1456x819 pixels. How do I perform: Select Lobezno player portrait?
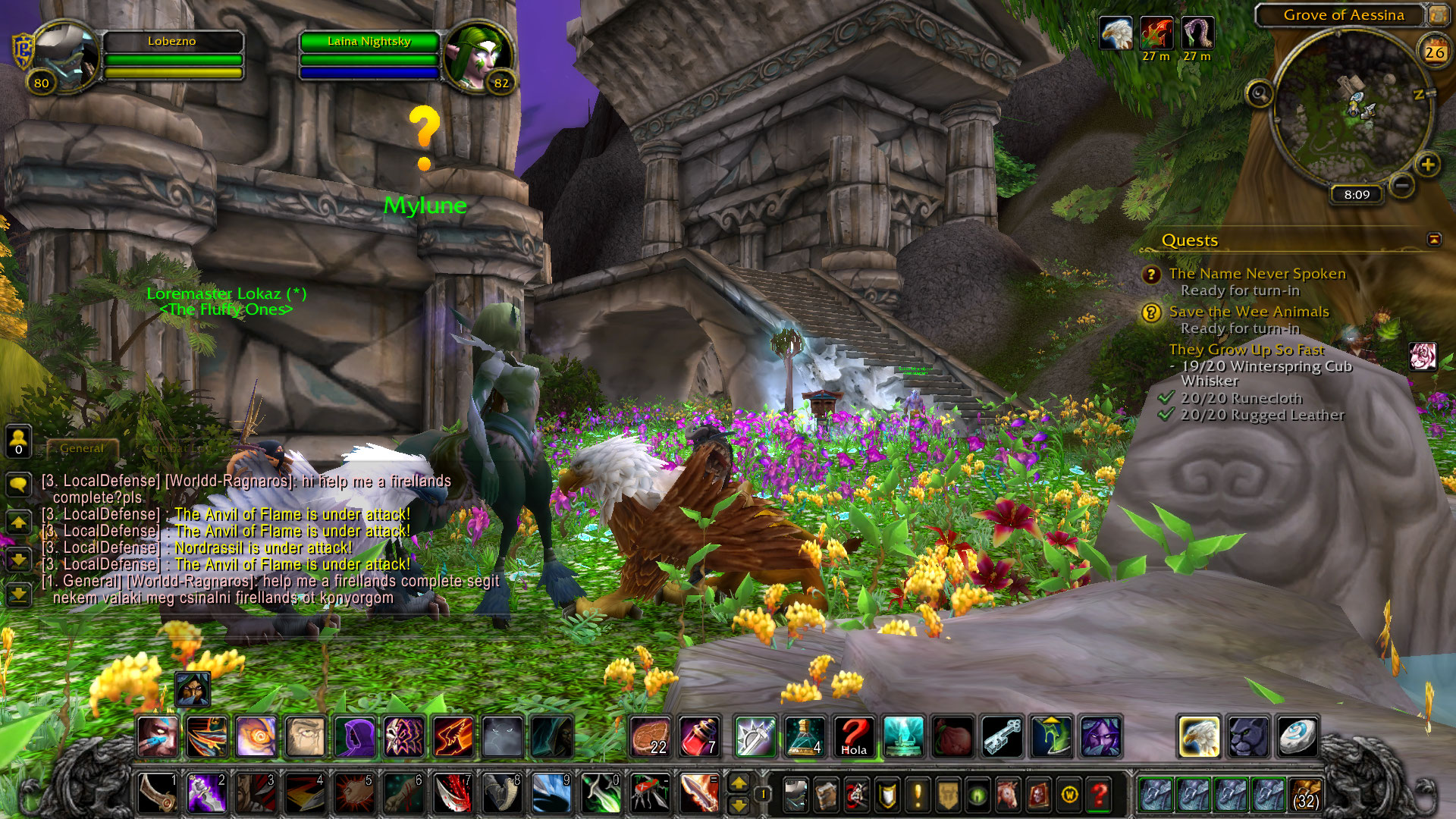(x=65, y=58)
